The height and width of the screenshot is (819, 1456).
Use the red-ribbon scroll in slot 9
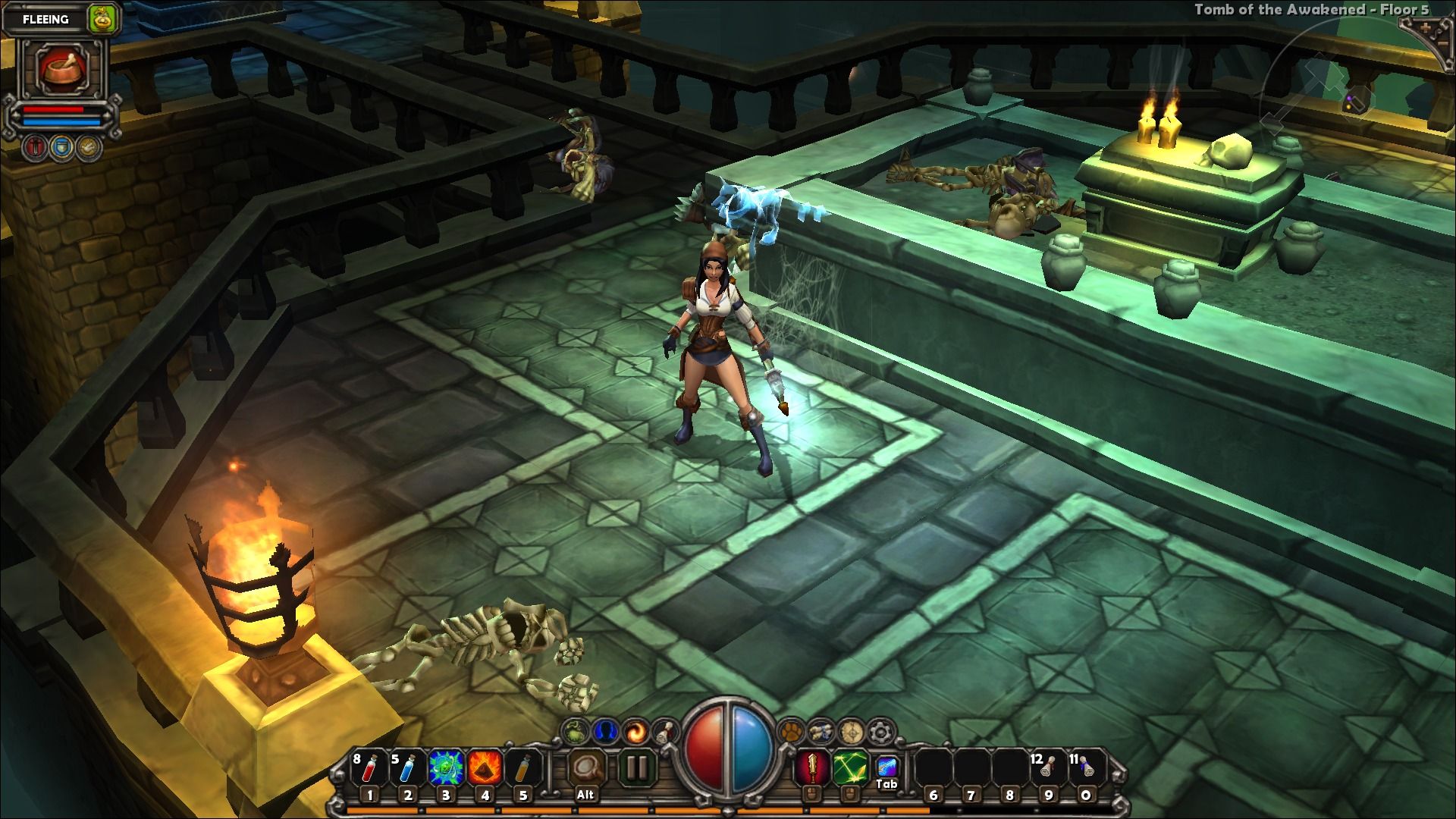pos(1047,770)
